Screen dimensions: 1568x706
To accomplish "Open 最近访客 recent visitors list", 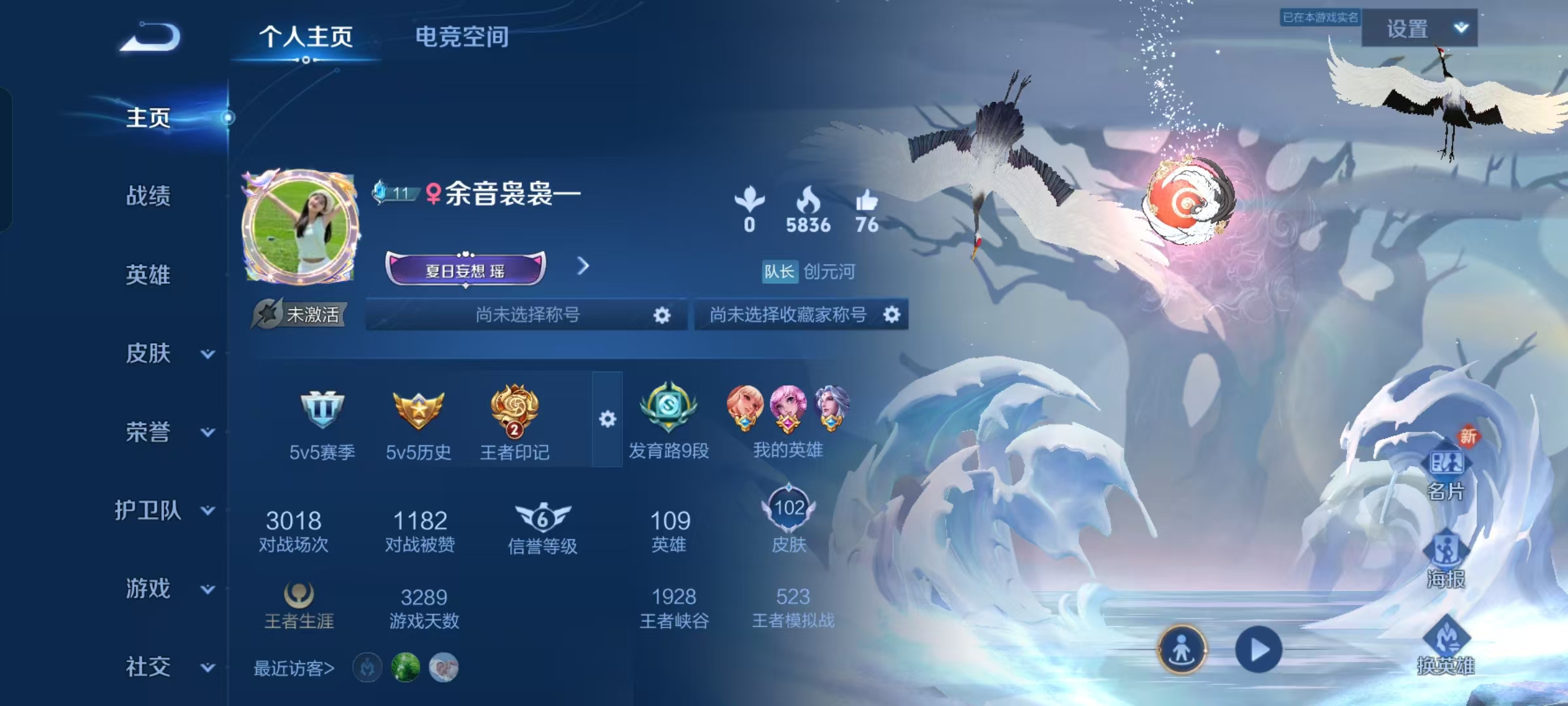I will (x=293, y=667).
